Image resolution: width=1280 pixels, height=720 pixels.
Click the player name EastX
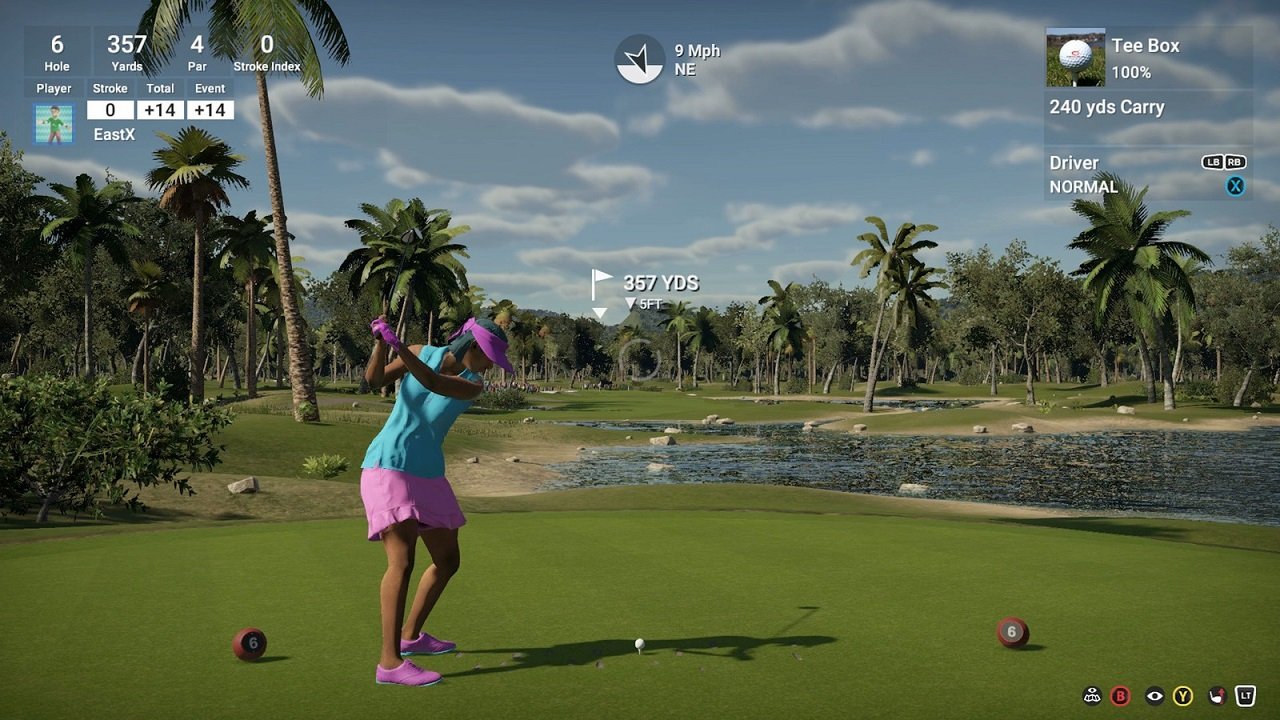pyautogui.click(x=113, y=133)
